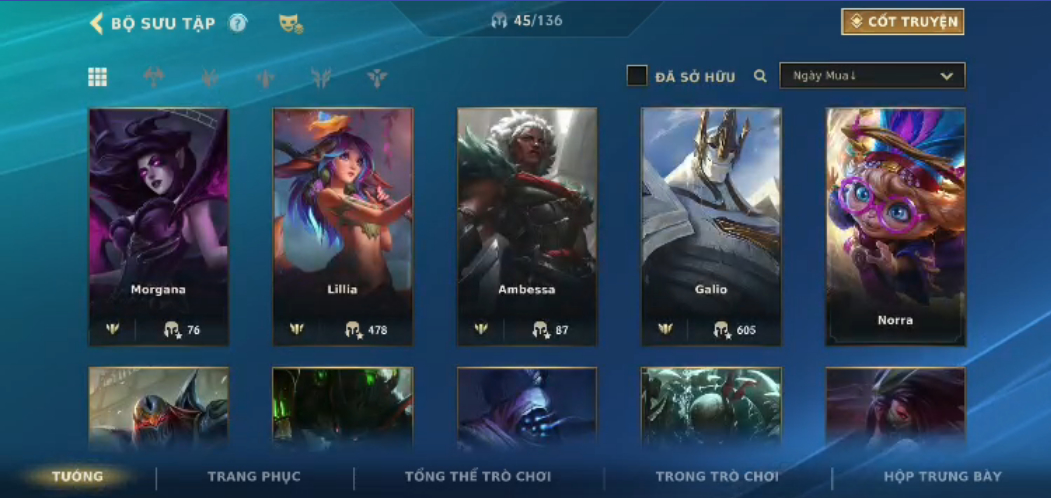Open the Ambessa champion card
The width and height of the screenshot is (1051, 498).
click(526, 227)
